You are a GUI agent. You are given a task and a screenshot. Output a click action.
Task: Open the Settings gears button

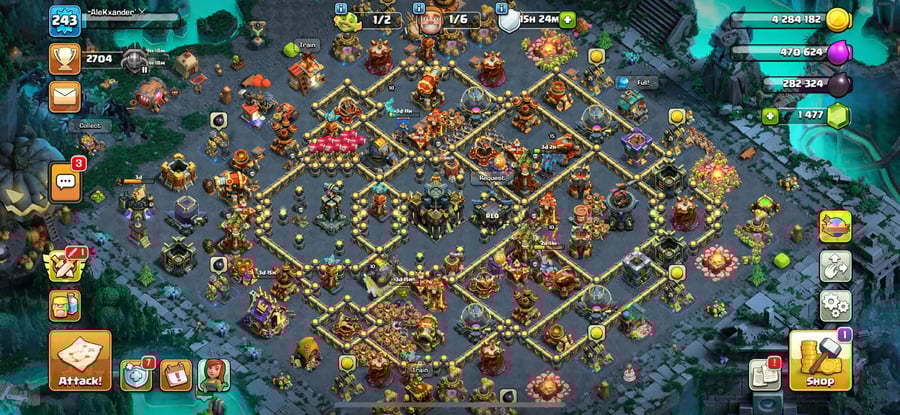(x=835, y=304)
